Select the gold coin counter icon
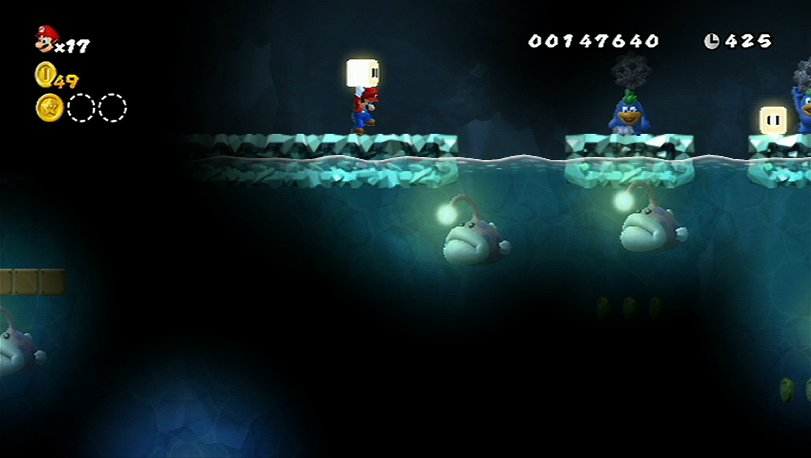 pos(45,74)
